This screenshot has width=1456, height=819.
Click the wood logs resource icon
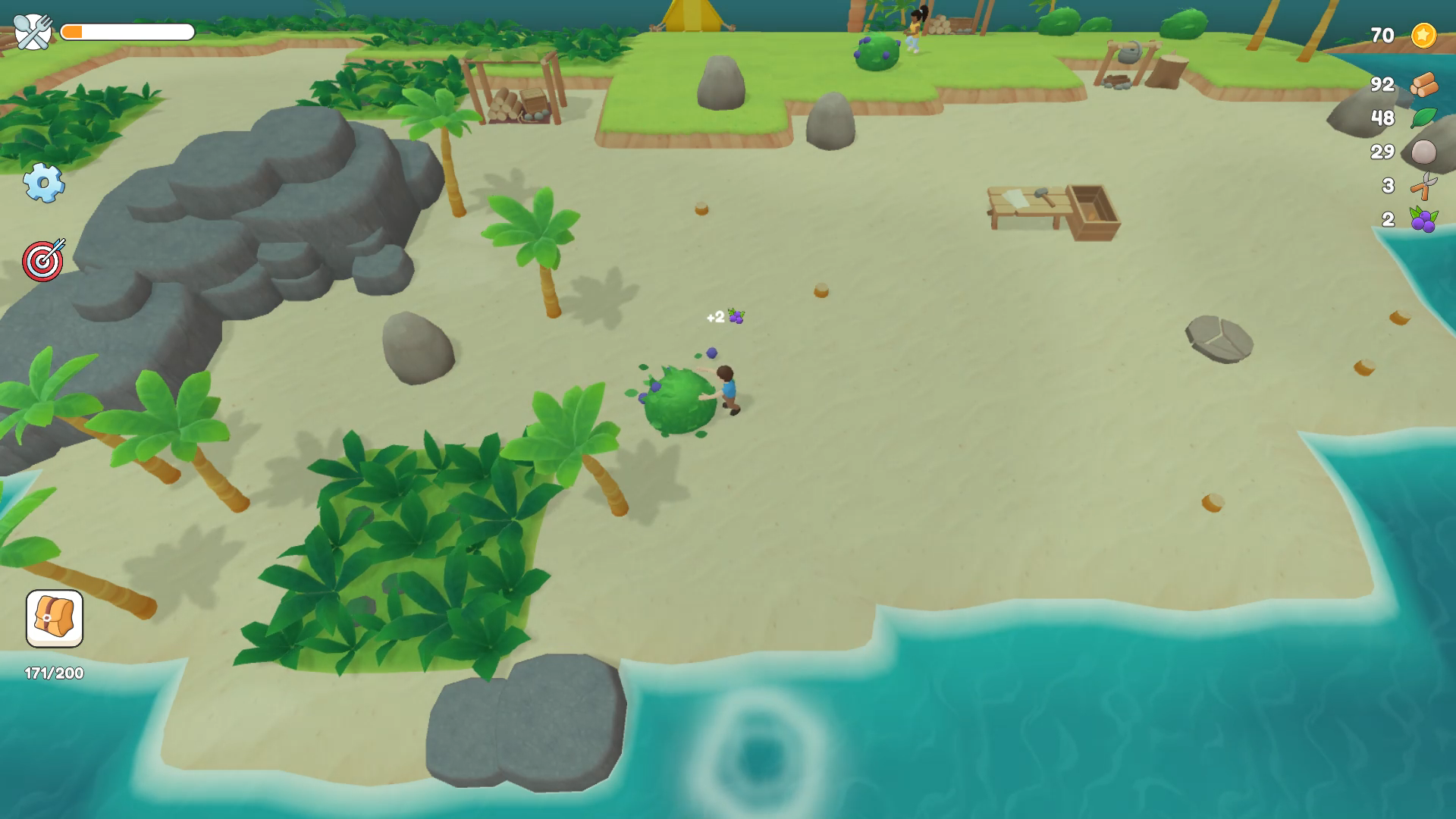[1424, 86]
